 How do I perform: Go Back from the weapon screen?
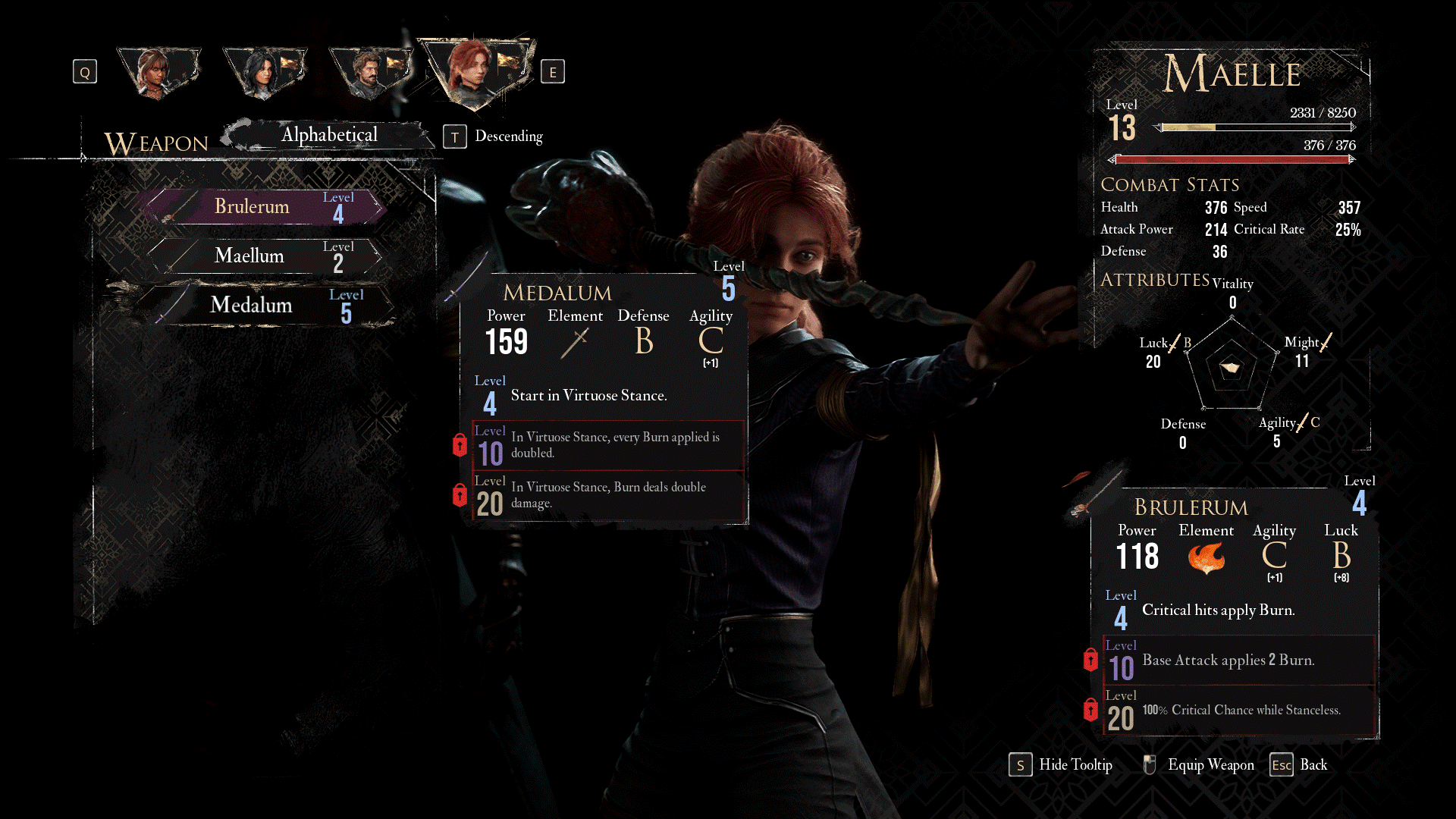pos(1300,765)
